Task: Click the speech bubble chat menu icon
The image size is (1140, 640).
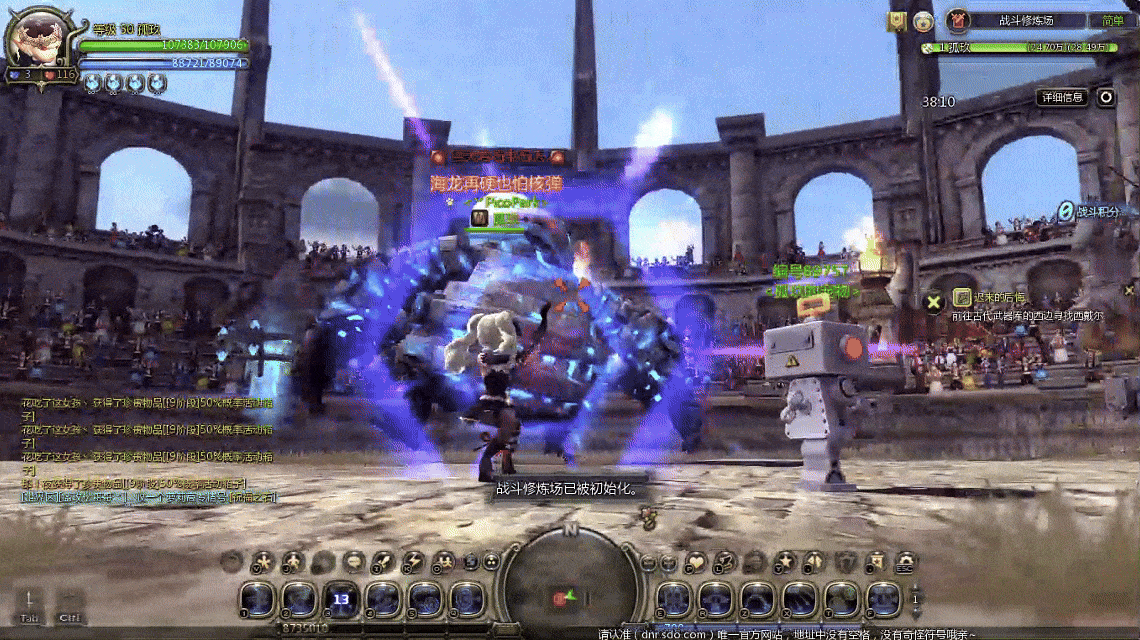Action: tap(354, 561)
